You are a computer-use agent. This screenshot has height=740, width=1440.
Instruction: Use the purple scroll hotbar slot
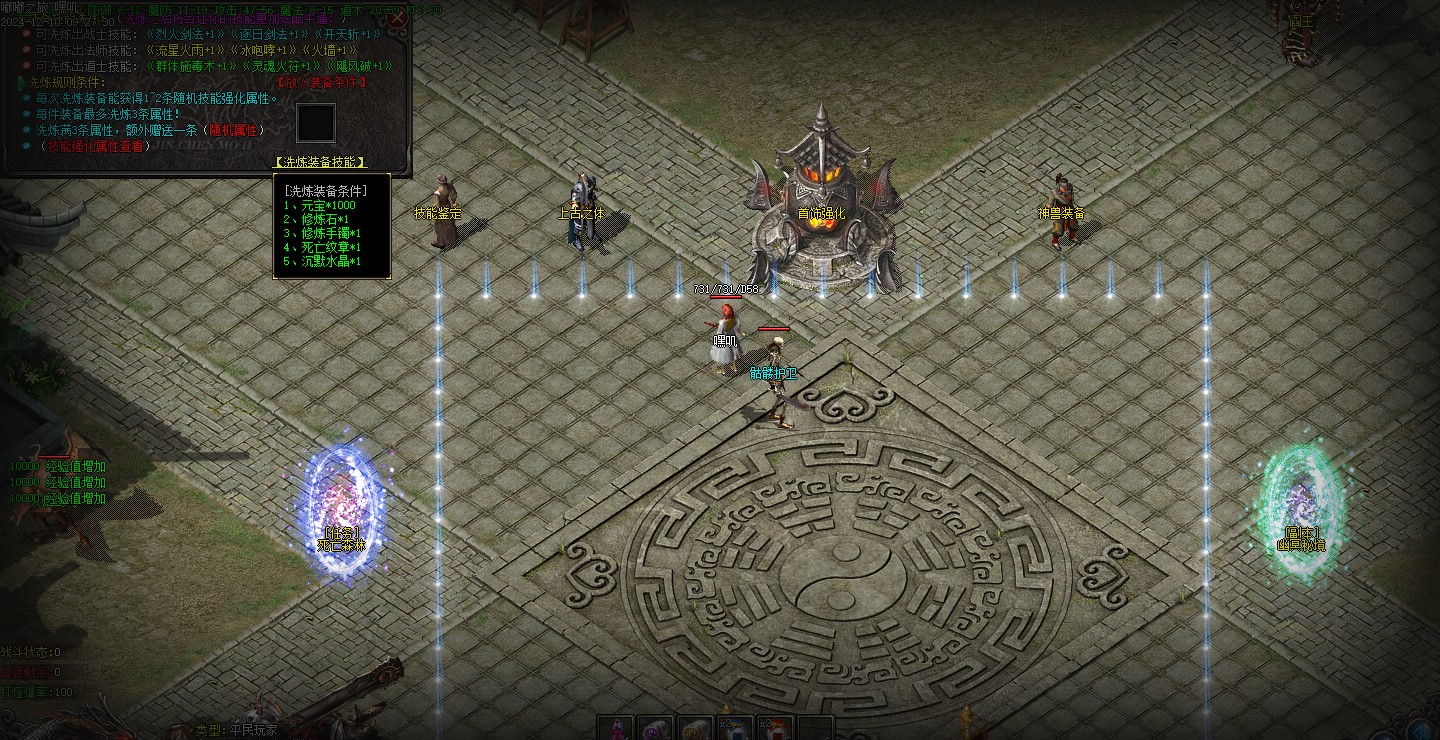(x=656, y=728)
